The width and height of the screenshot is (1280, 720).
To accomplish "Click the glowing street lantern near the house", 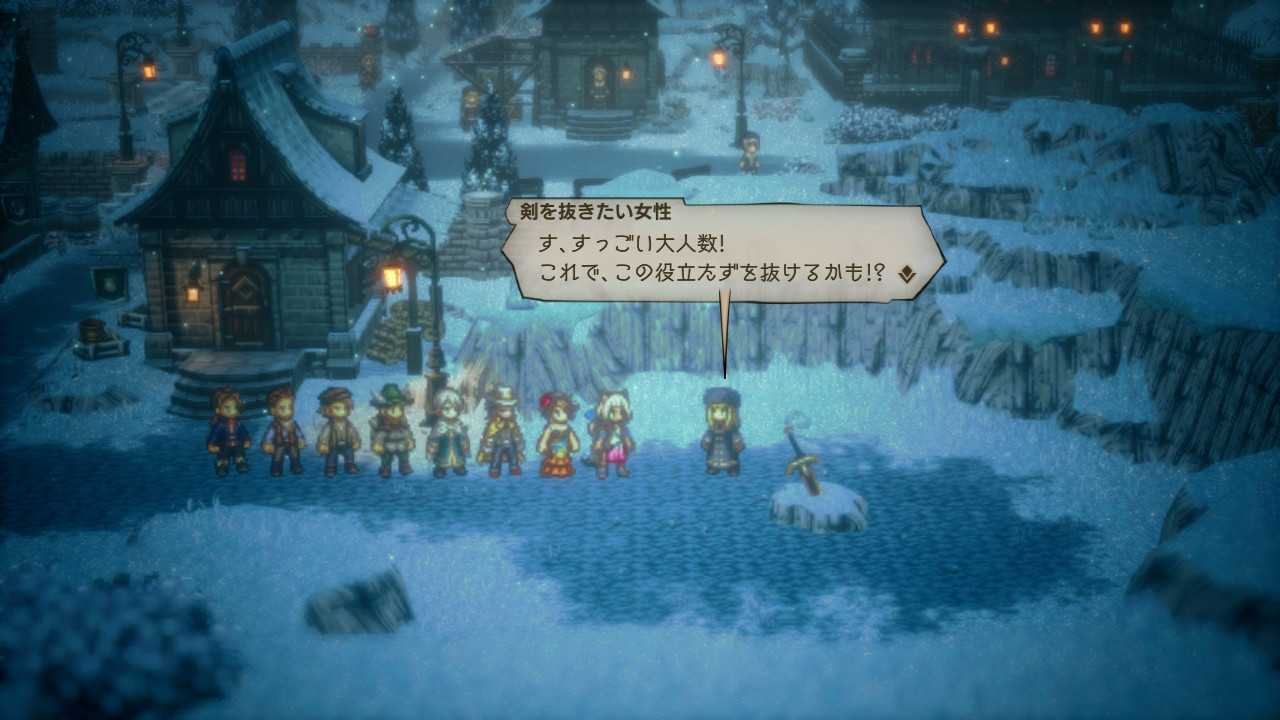I will pyautogui.click(x=391, y=275).
